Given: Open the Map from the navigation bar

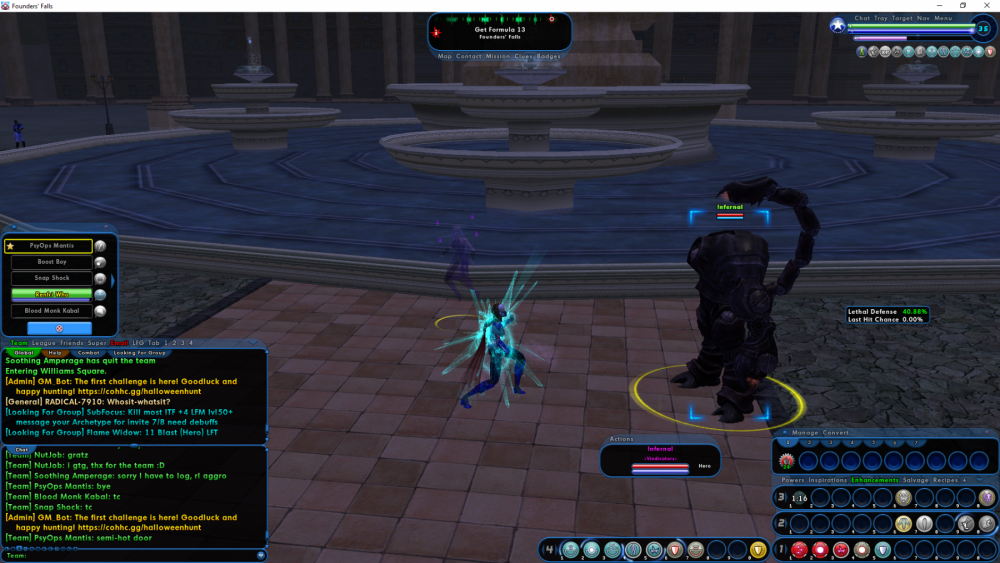Looking at the screenshot, I should [x=445, y=57].
